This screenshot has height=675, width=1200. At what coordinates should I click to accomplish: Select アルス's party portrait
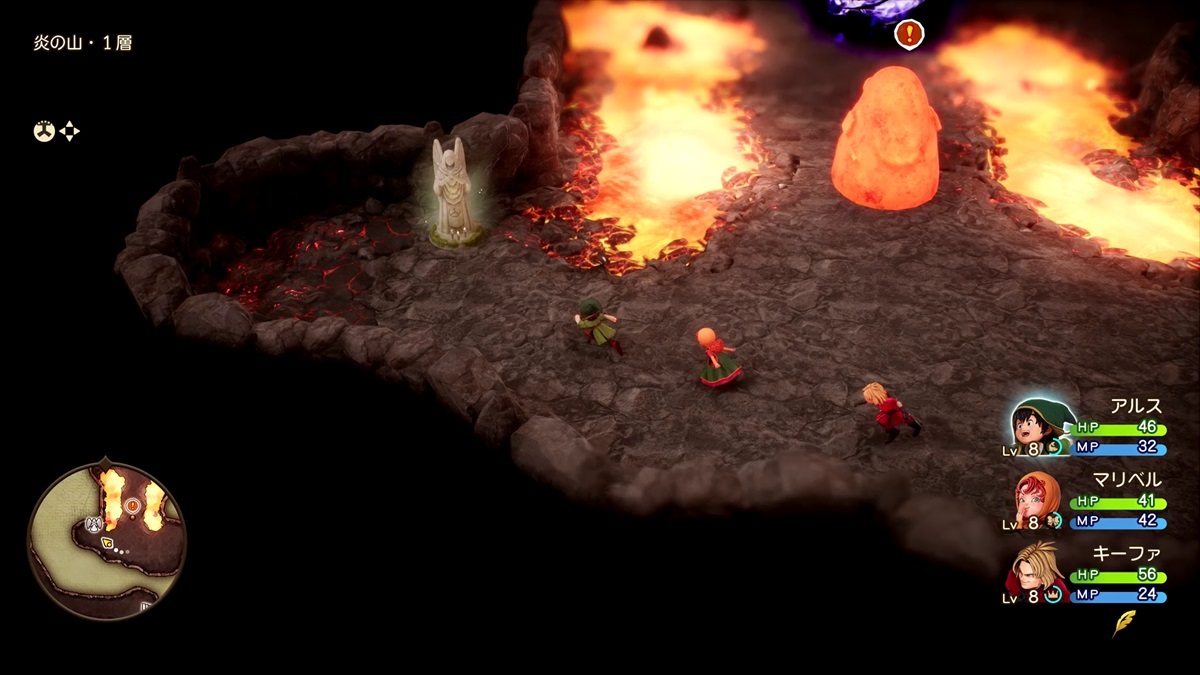point(1039,427)
